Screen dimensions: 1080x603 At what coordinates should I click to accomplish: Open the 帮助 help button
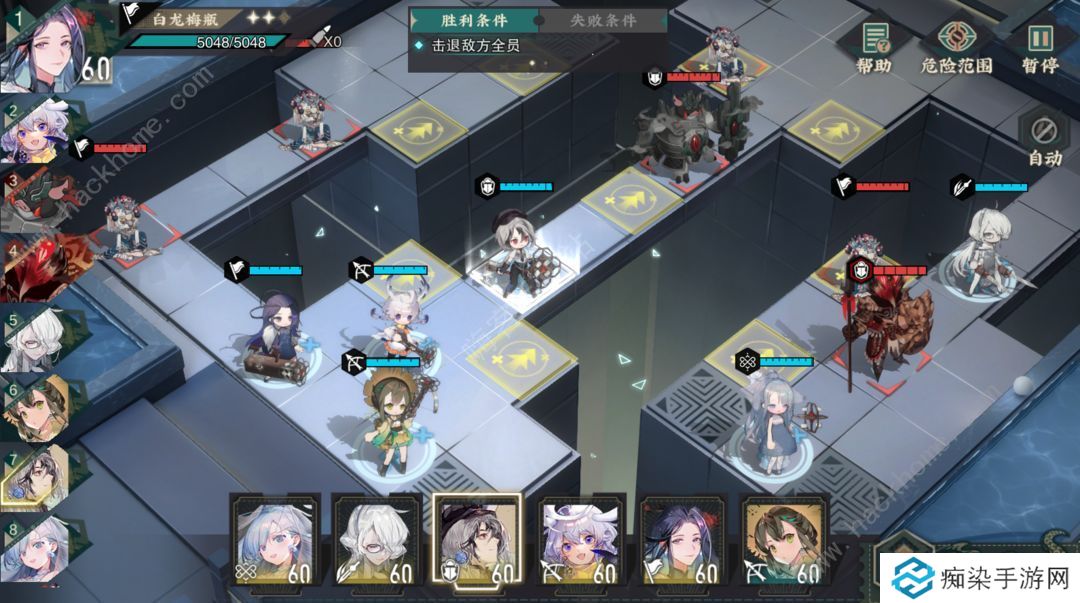pyautogui.click(x=873, y=47)
